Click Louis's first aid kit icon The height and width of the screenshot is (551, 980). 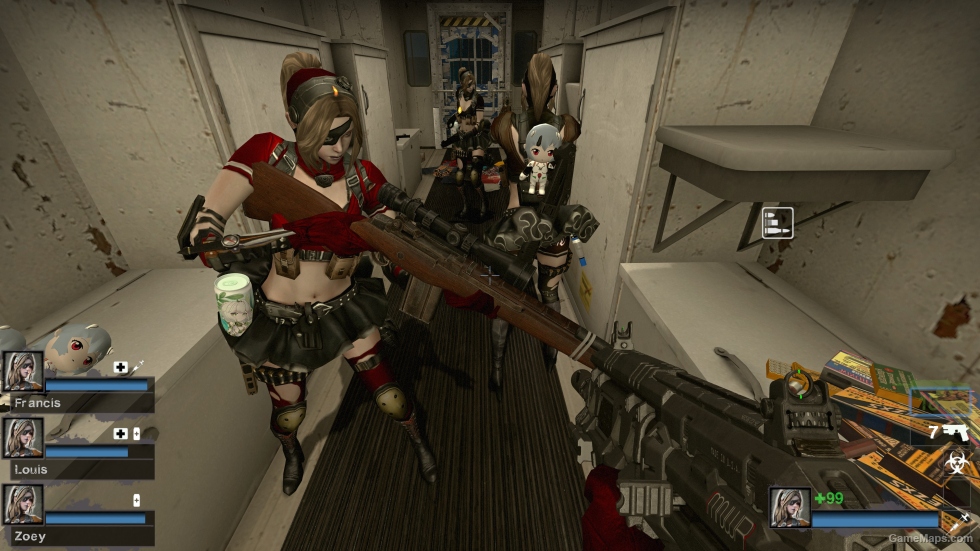click(121, 433)
